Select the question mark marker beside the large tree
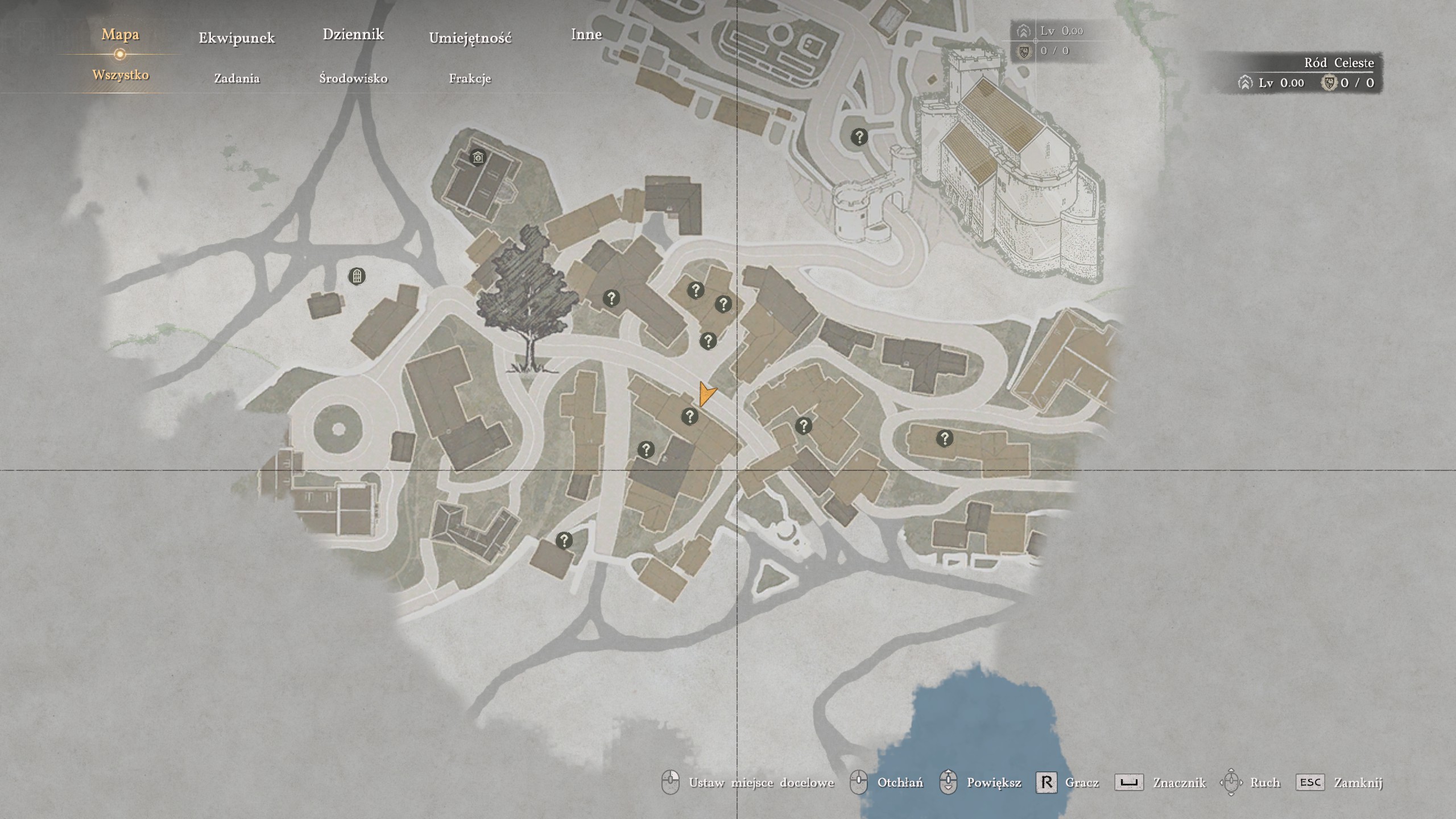Viewport: 1456px width, 819px height. [611, 298]
